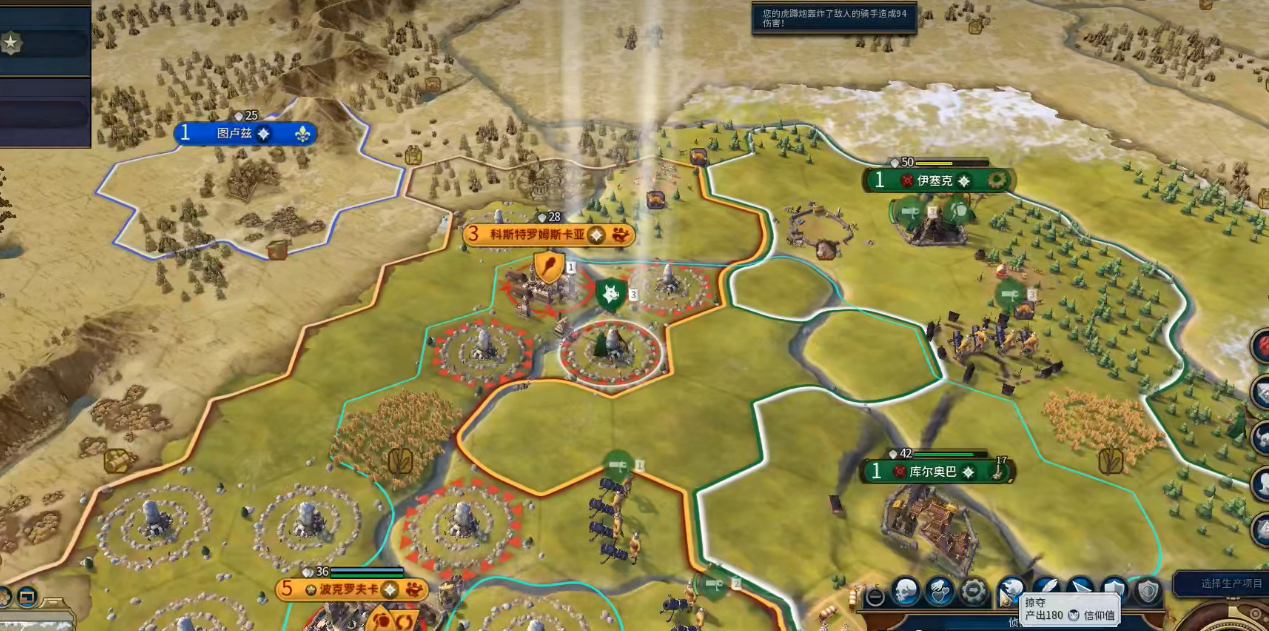Collapse unit actions with the minus button
The height and width of the screenshot is (631, 1269).
click(875, 596)
